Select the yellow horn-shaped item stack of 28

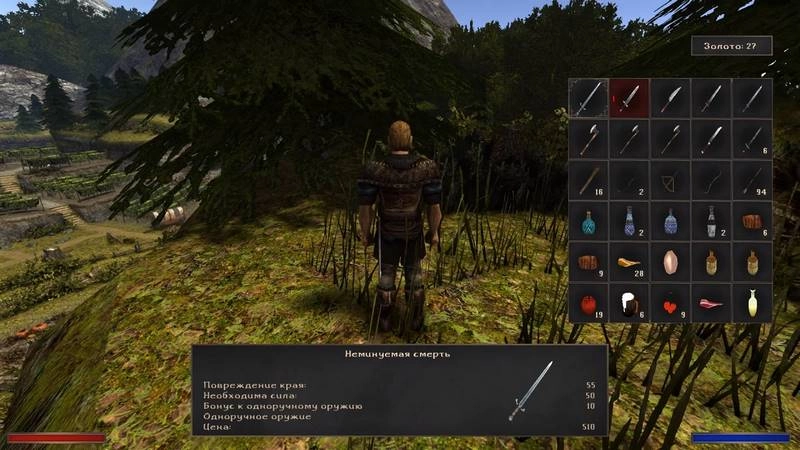(x=630, y=262)
